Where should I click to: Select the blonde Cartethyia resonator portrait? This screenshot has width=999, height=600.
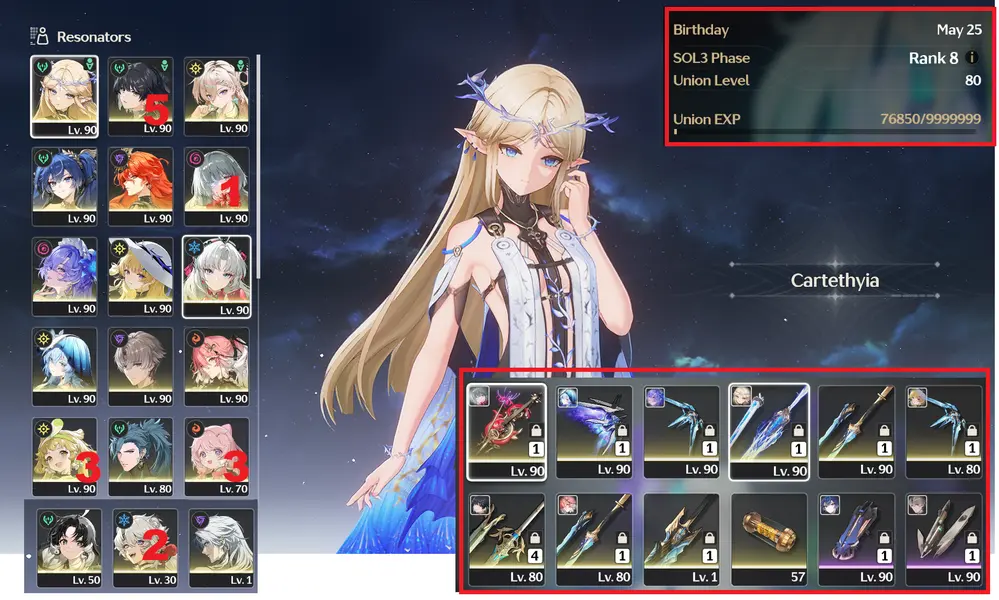click(x=64, y=95)
